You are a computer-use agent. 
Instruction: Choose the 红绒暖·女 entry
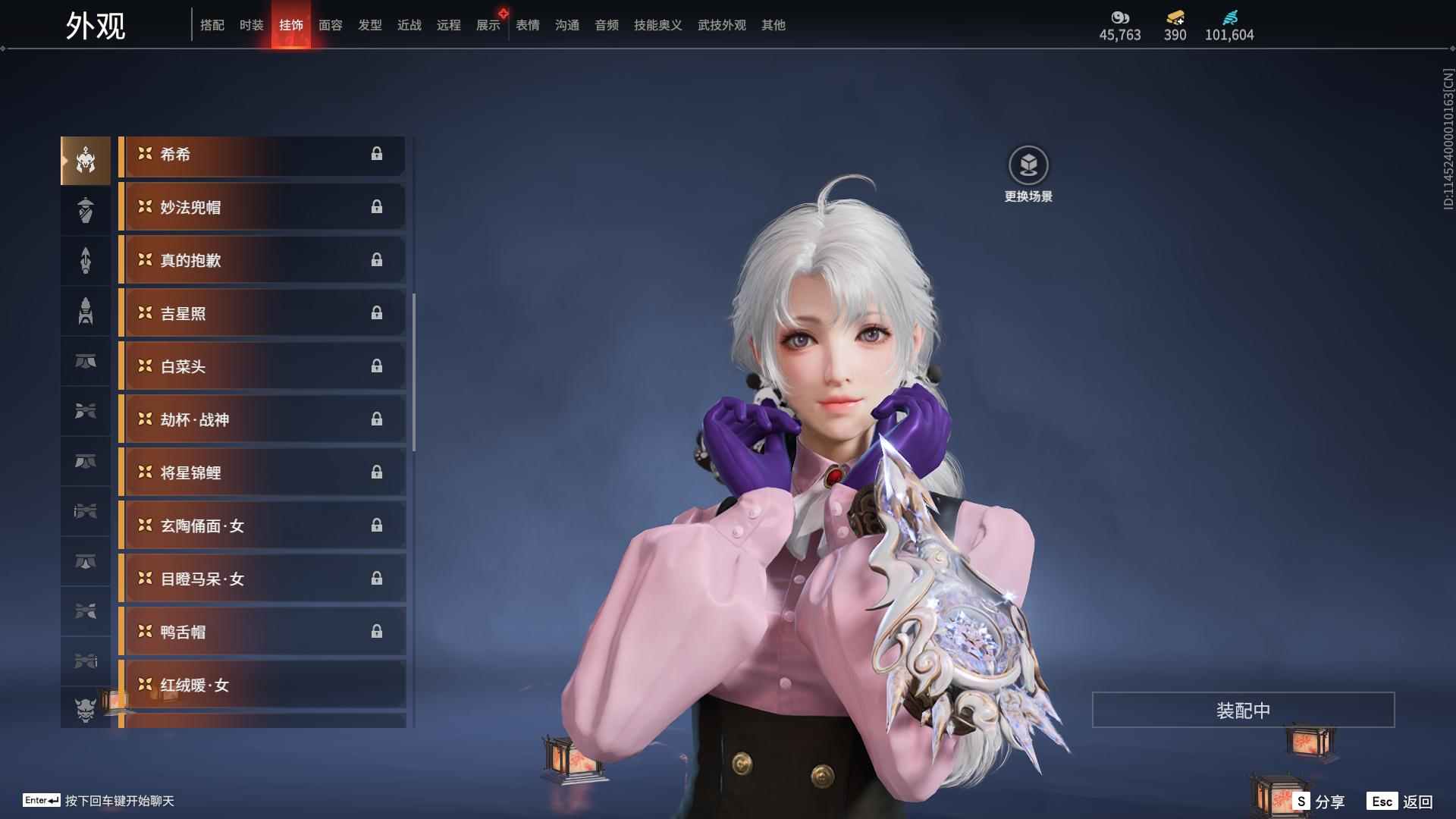pyautogui.click(x=262, y=686)
